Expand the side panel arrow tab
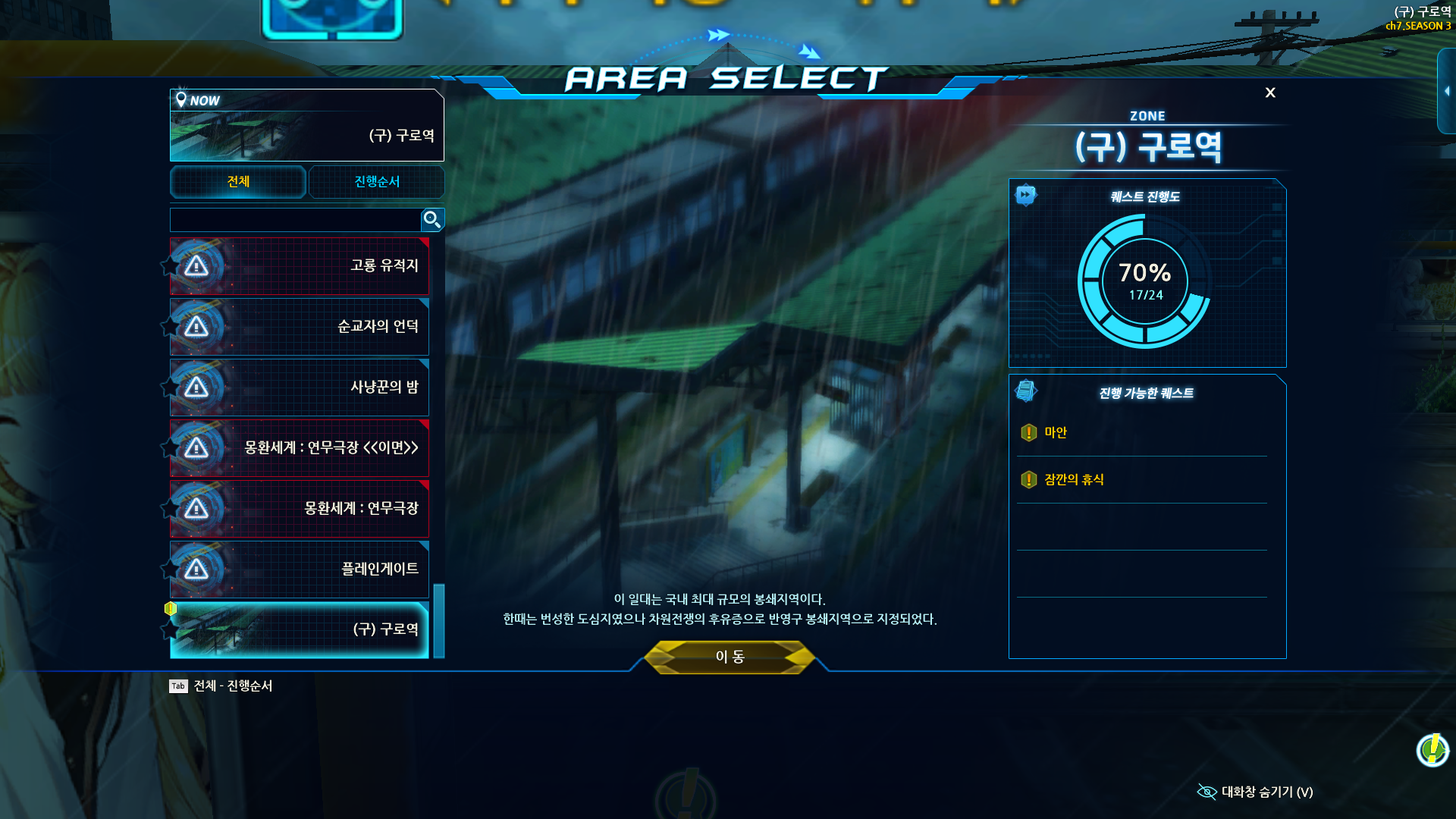This screenshot has width=1456, height=819. (x=1447, y=91)
